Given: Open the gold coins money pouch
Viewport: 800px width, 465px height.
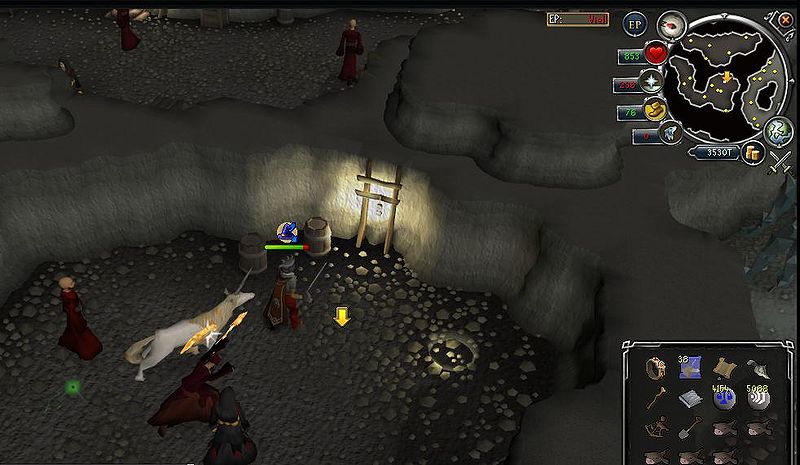Looking at the screenshot, I should pyautogui.click(x=754, y=152).
